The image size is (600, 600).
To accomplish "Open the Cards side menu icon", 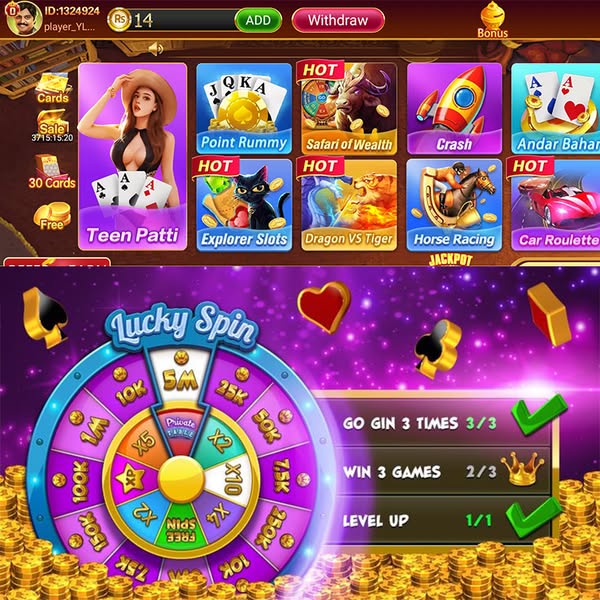I will coord(52,88).
